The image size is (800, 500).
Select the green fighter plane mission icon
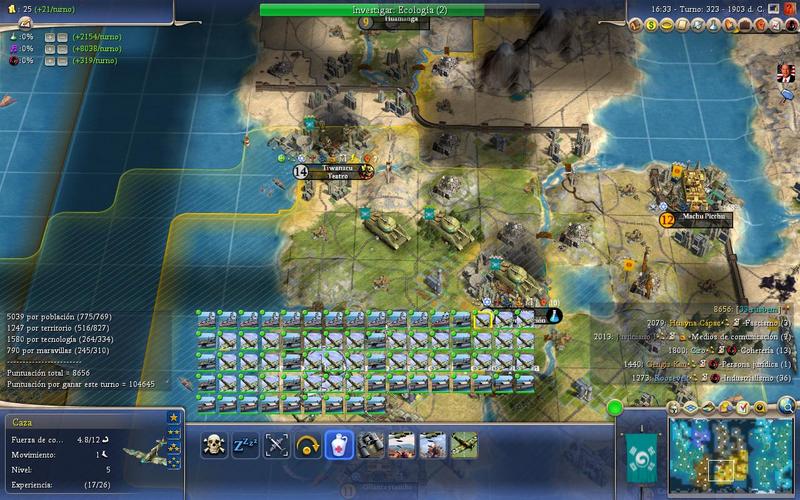pos(462,444)
